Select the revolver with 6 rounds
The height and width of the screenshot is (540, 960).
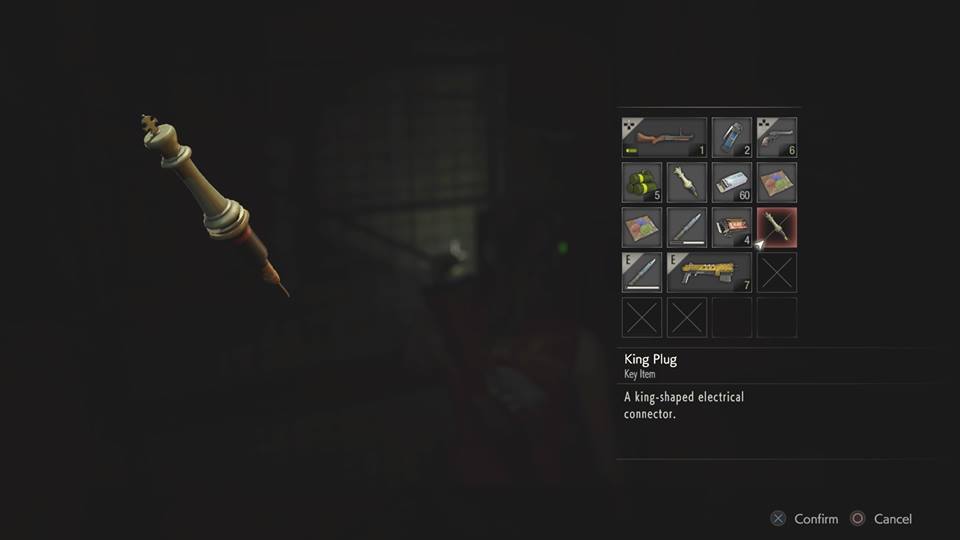(776, 137)
